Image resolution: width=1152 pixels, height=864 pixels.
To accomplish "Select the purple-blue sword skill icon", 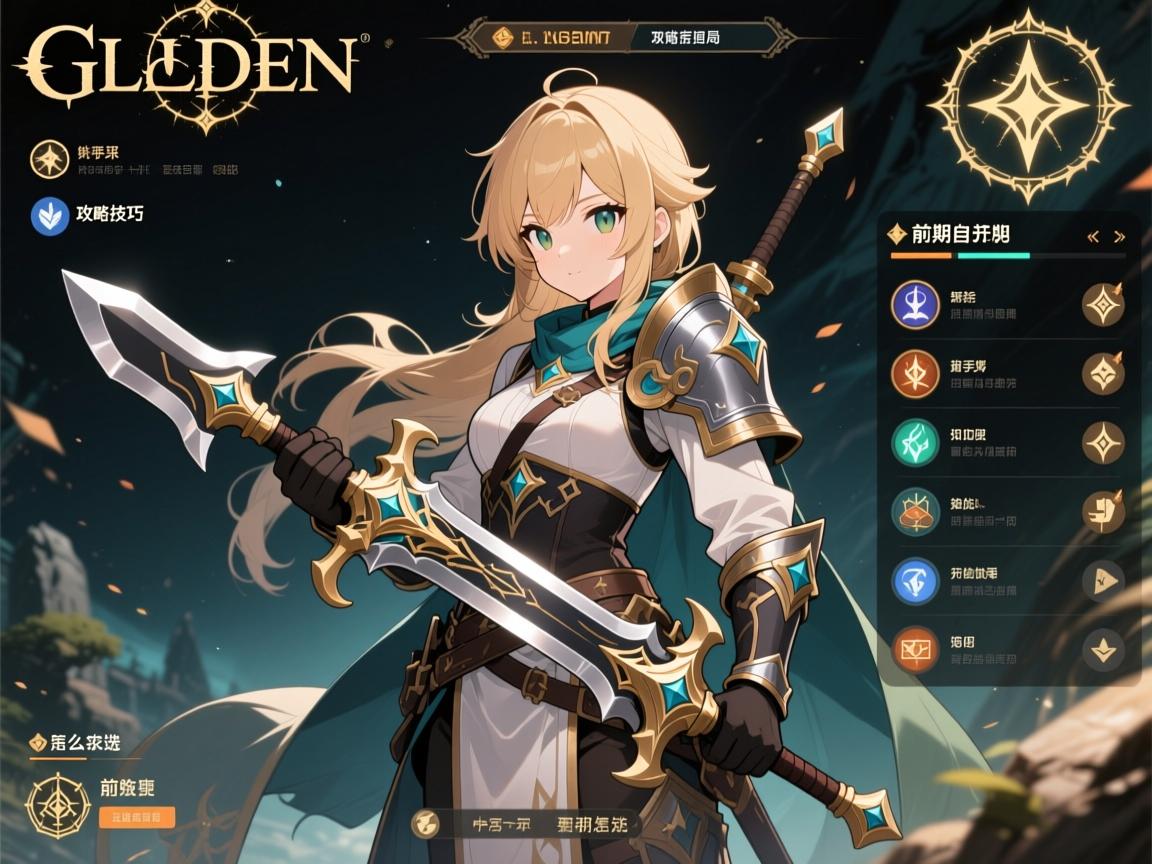I will tap(915, 304).
